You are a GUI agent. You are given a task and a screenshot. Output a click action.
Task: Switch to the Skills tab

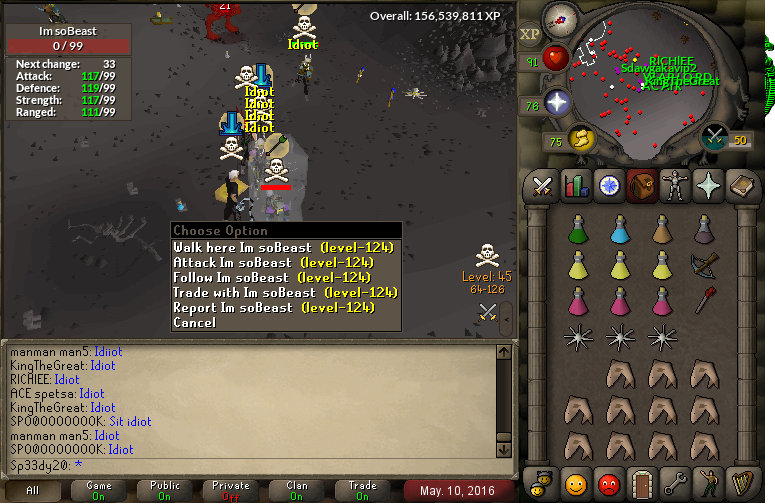click(x=576, y=186)
